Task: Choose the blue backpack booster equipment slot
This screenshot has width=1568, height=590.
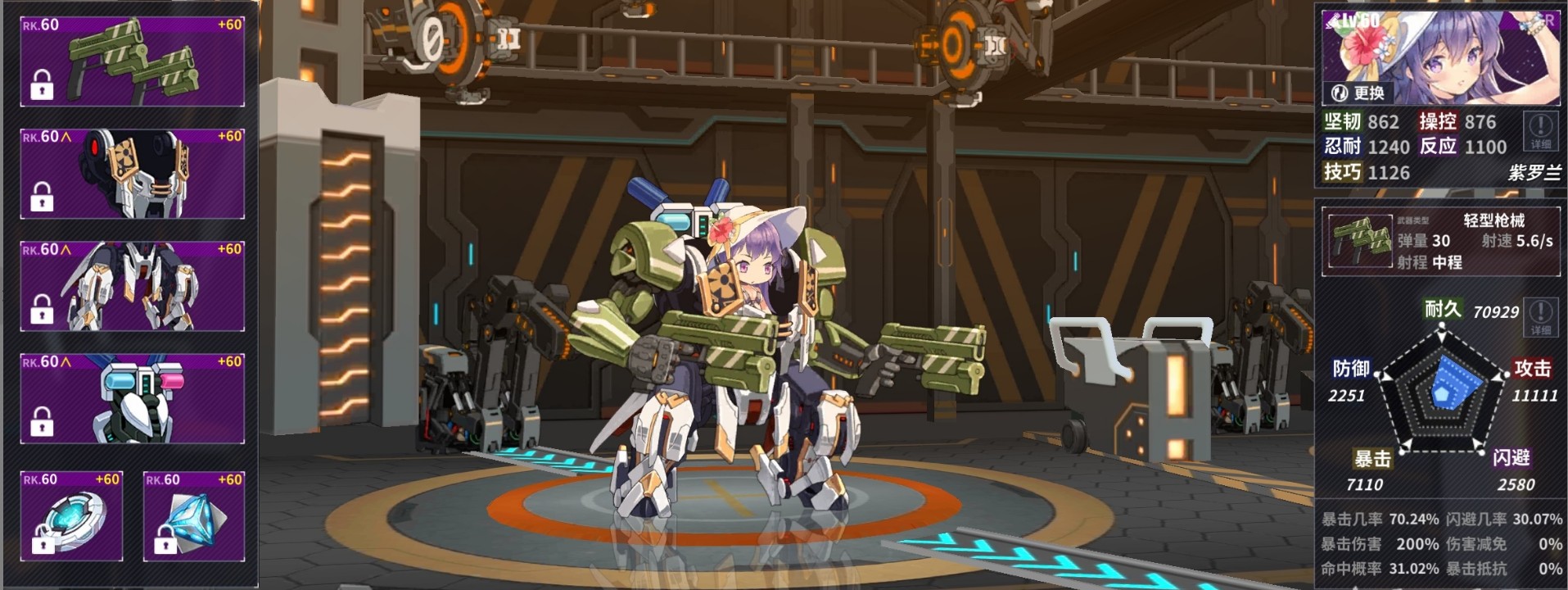Action: pos(133,399)
